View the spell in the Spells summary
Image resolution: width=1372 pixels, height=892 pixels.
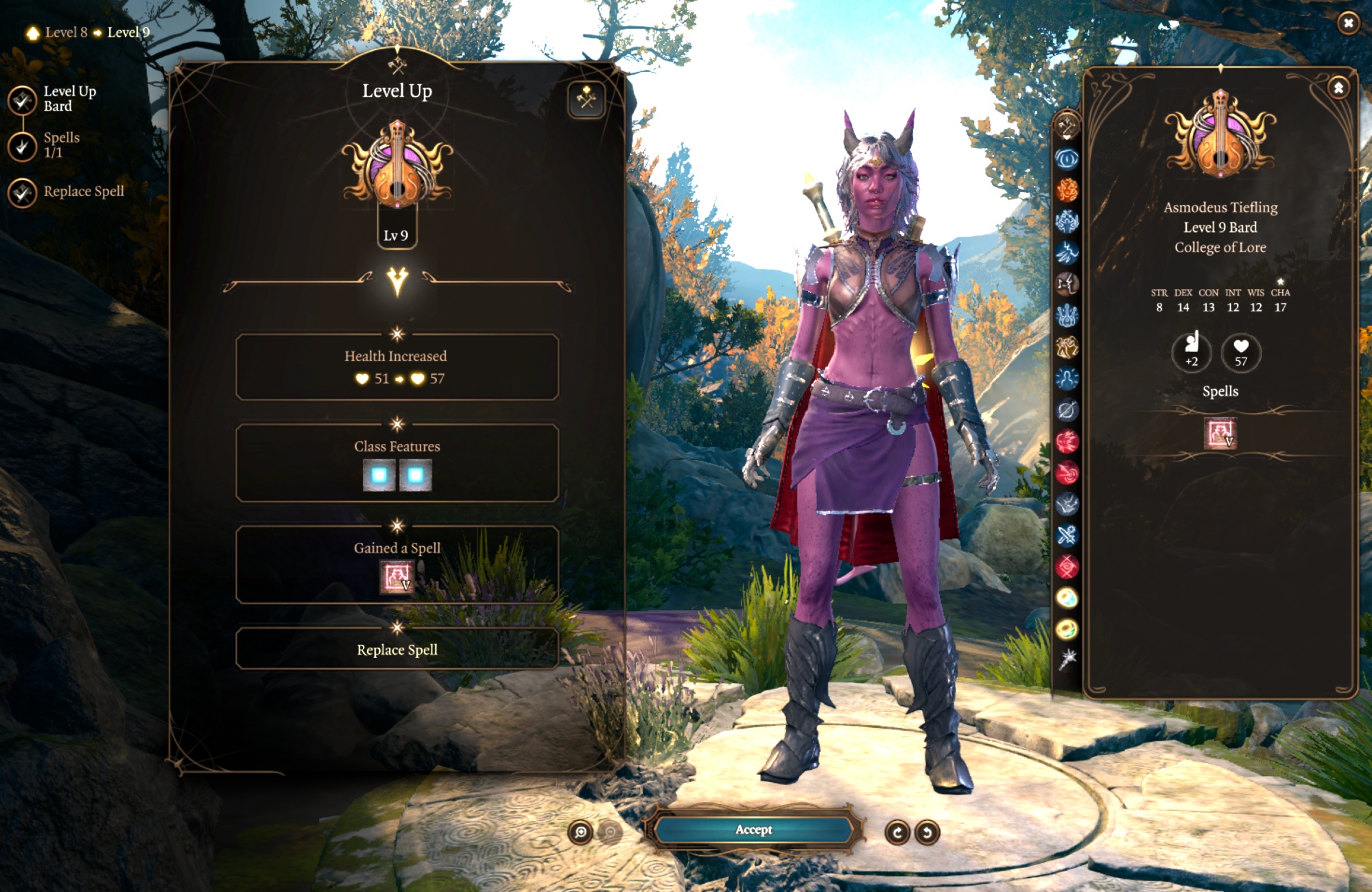click(x=1220, y=434)
